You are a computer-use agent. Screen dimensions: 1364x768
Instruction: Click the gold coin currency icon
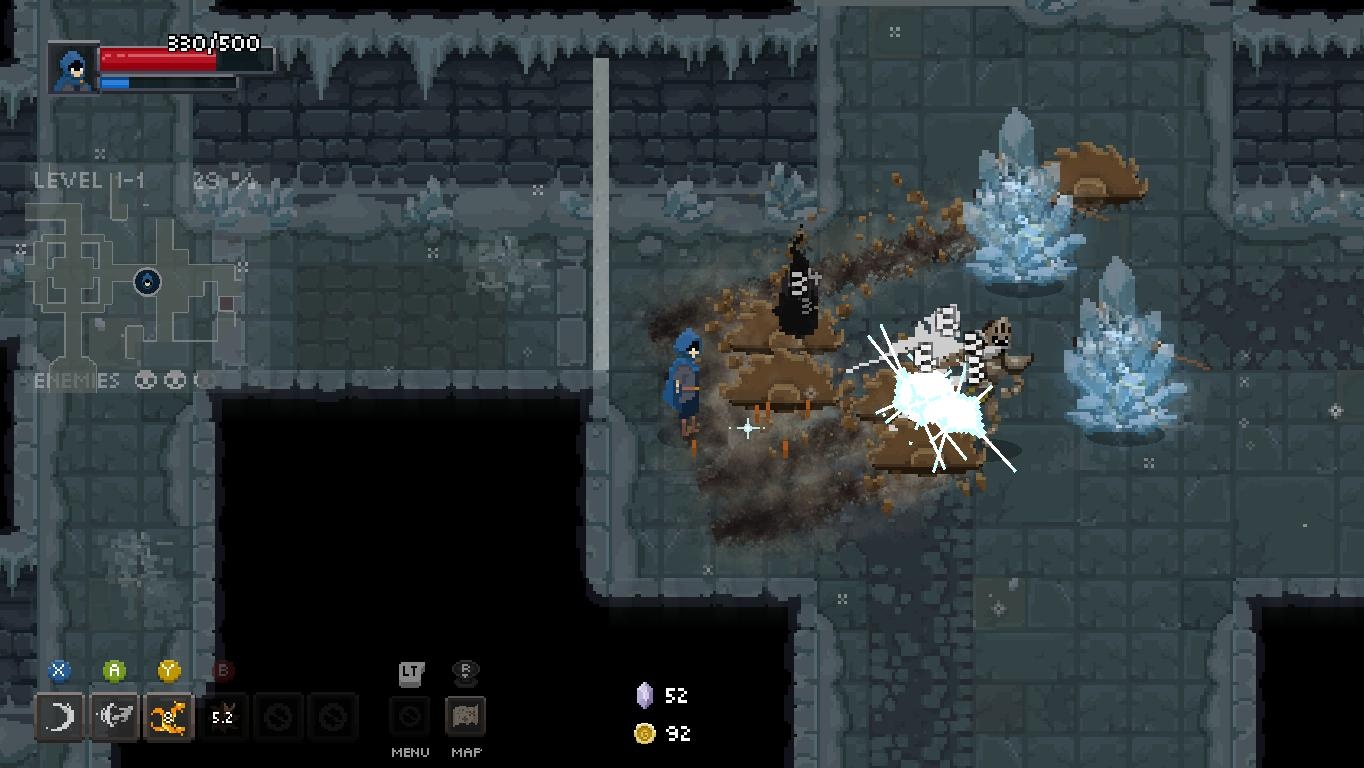(x=645, y=733)
